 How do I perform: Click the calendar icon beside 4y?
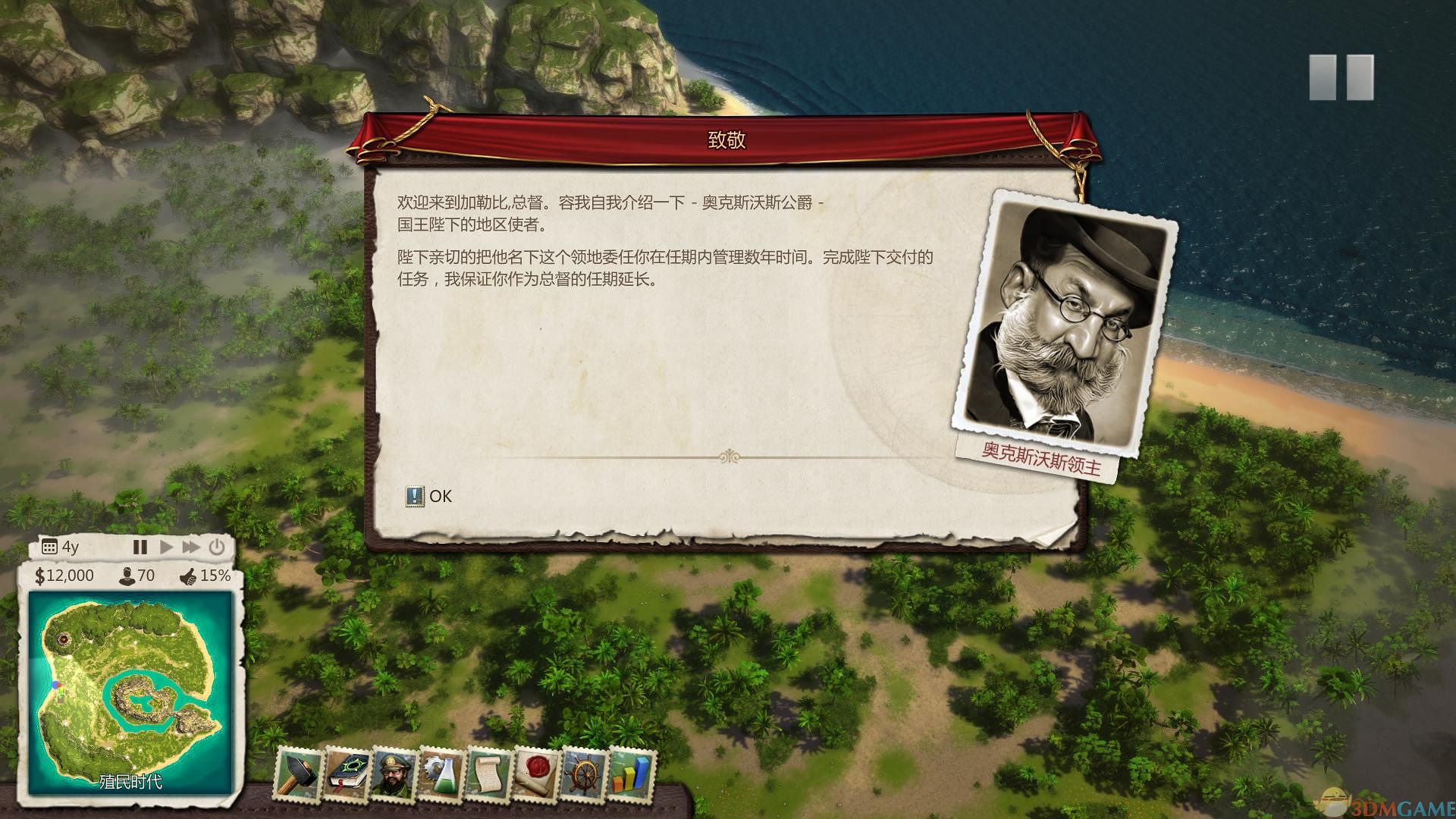49,546
